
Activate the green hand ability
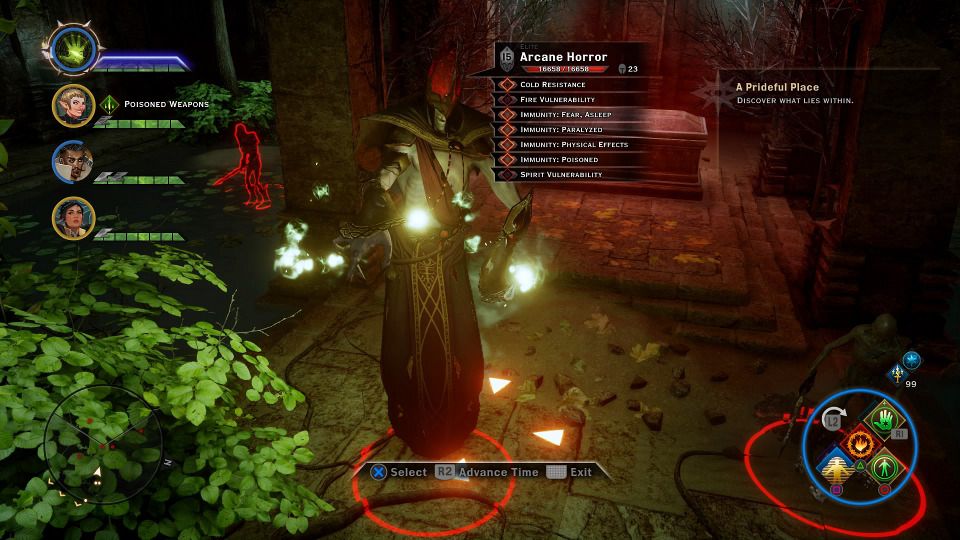pyautogui.click(x=883, y=421)
